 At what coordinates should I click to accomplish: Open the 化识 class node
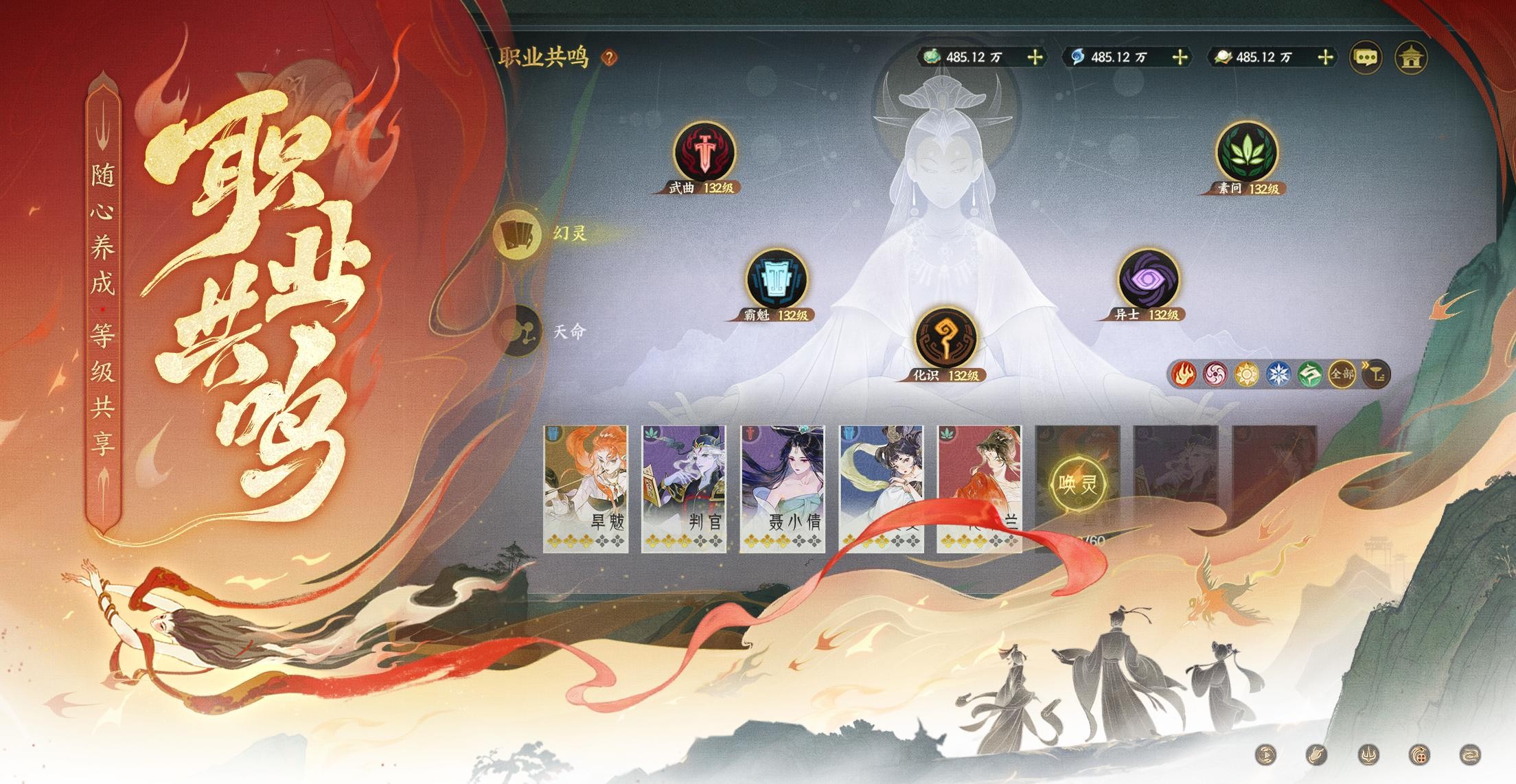(945, 338)
